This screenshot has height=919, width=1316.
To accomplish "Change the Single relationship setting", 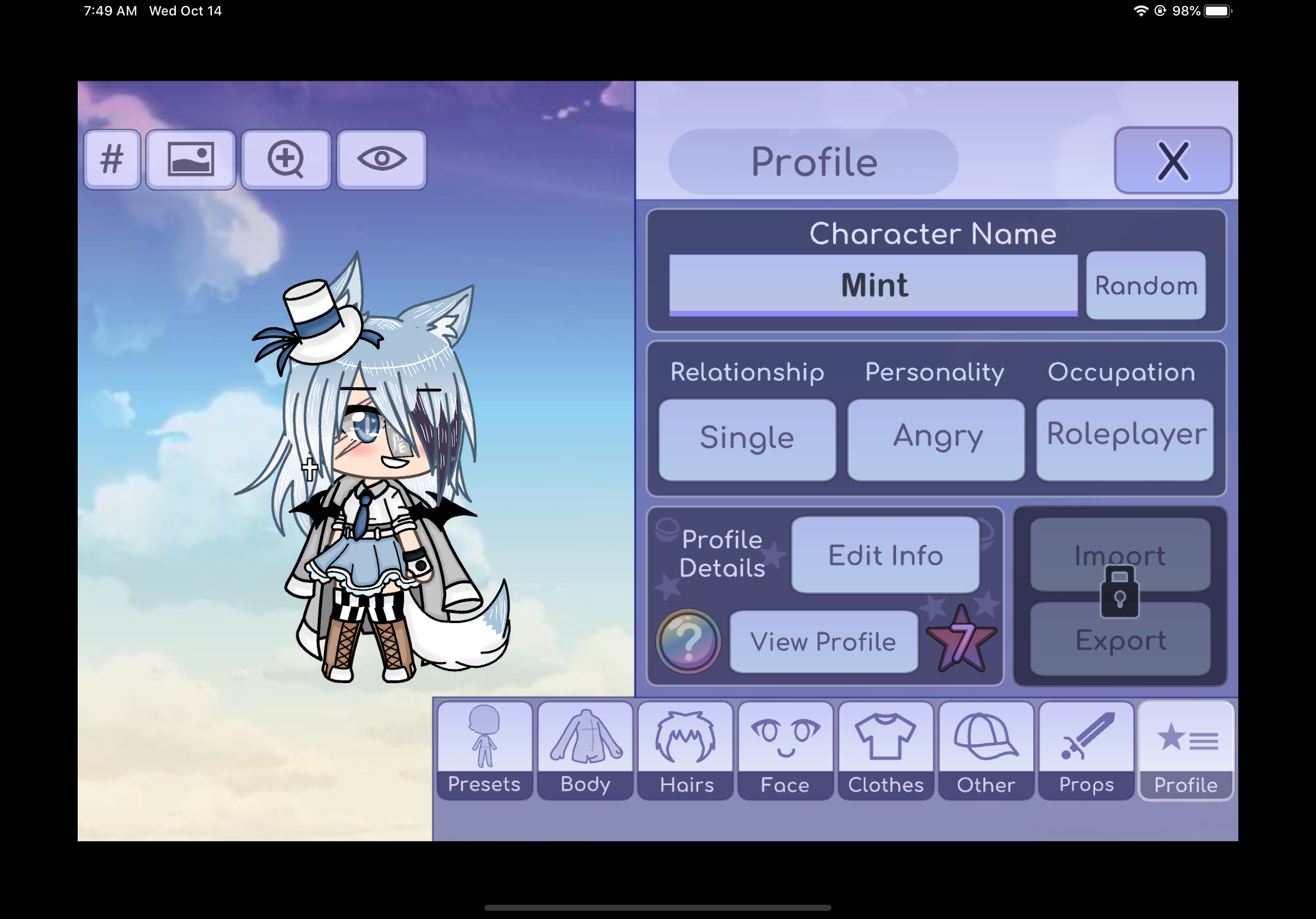I will [746, 439].
